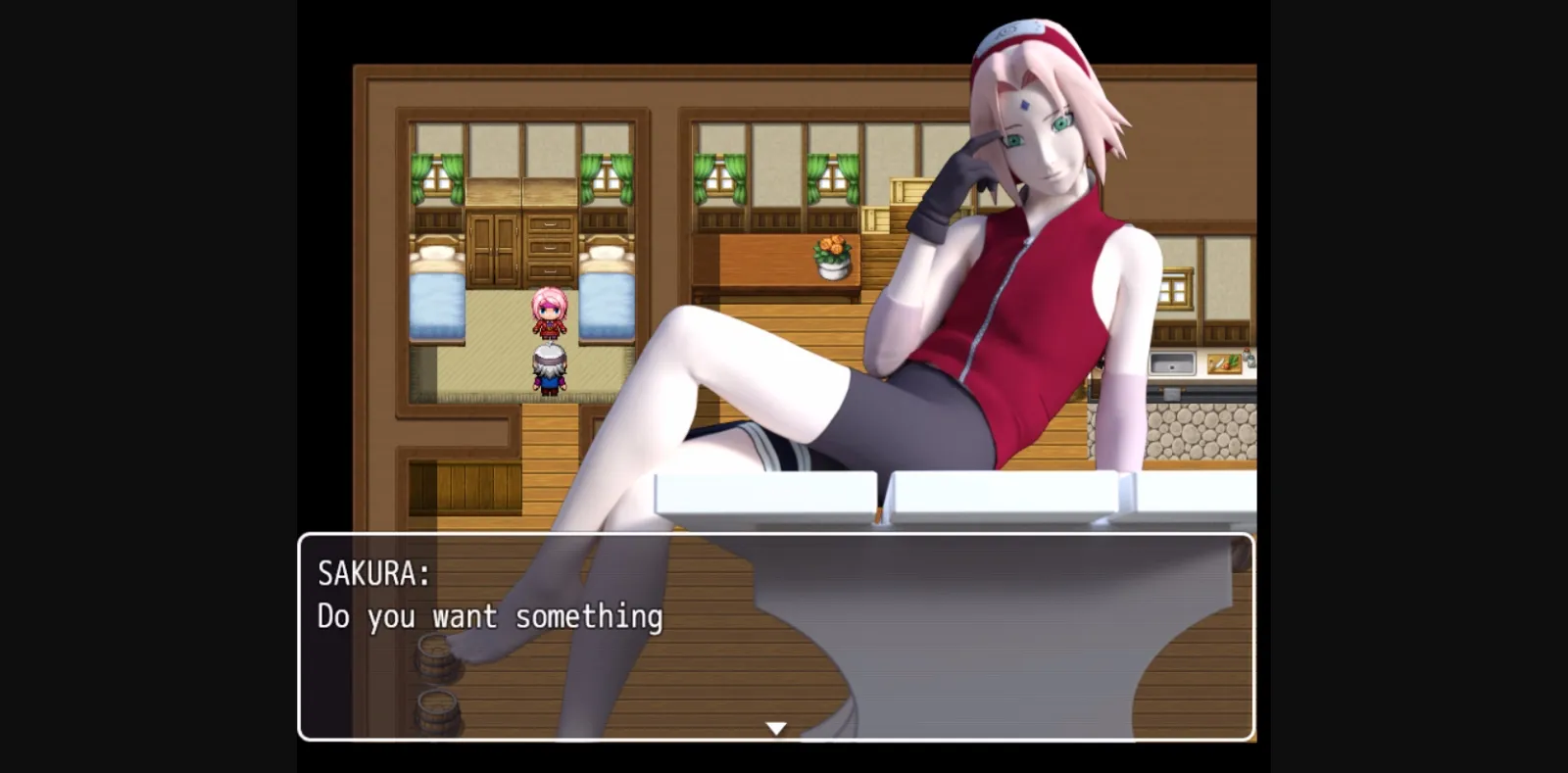Click the pink-haired Sakura sprite in the bedroom
1568x773 pixels.
[x=549, y=312]
